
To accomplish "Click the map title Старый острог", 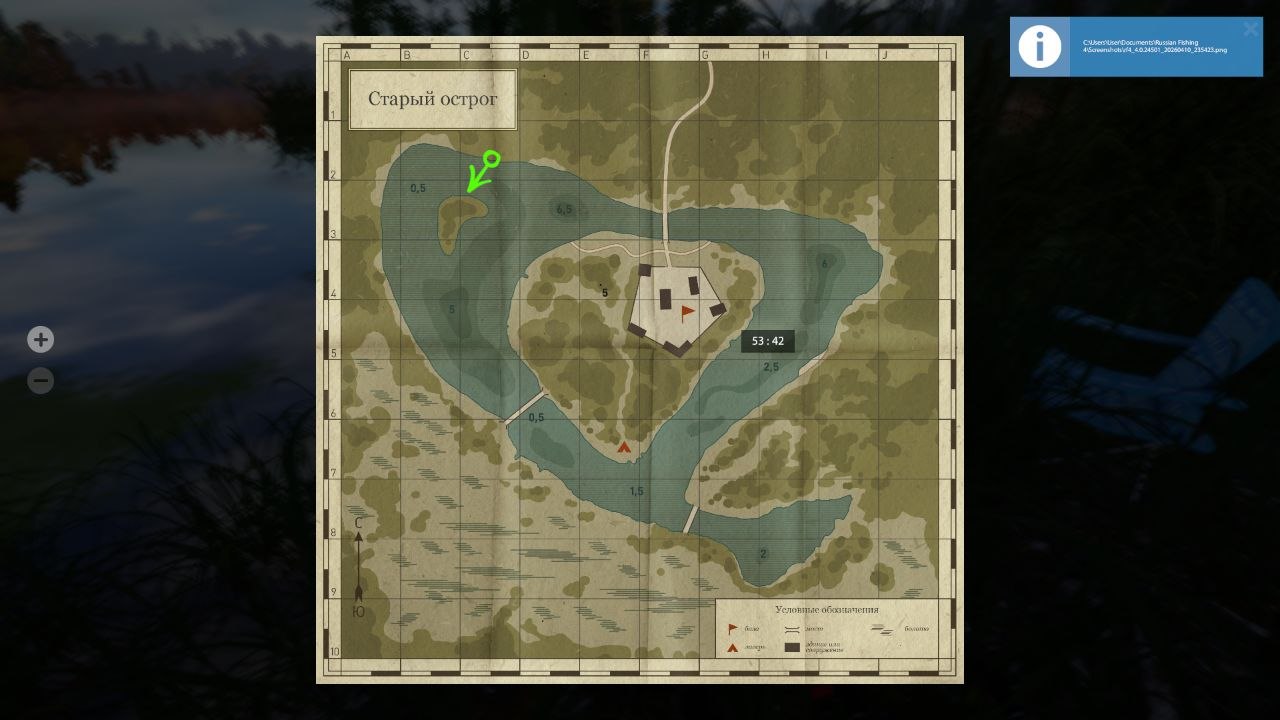I will 432,98.
